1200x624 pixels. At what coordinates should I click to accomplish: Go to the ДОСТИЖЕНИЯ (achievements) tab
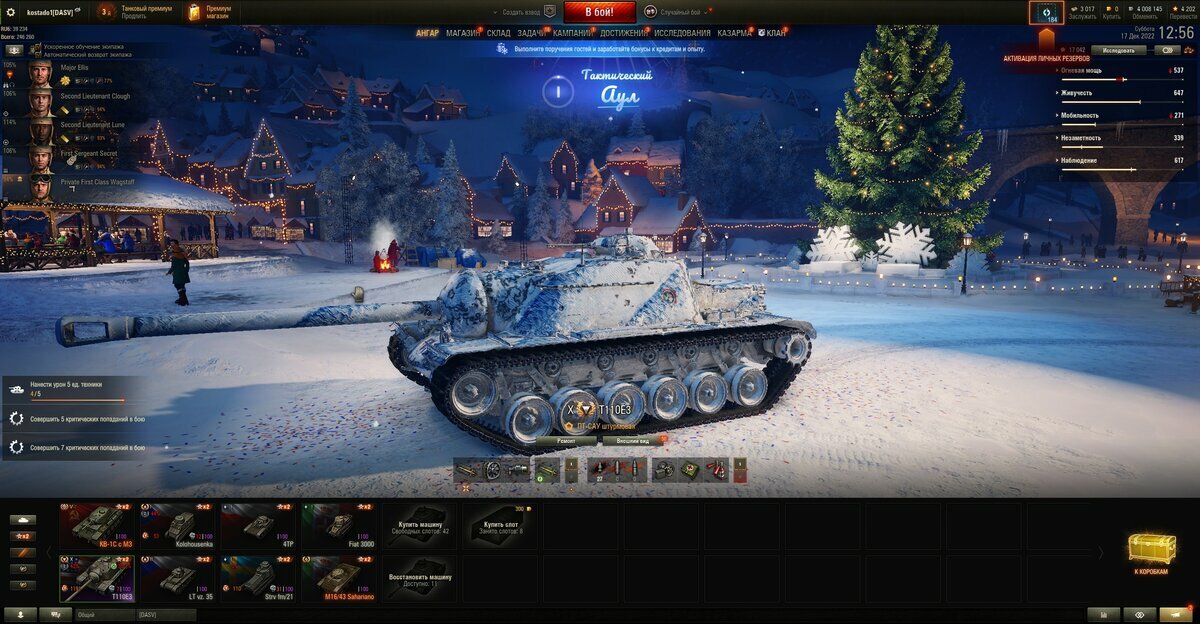pyautogui.click(x=623, y=33)
